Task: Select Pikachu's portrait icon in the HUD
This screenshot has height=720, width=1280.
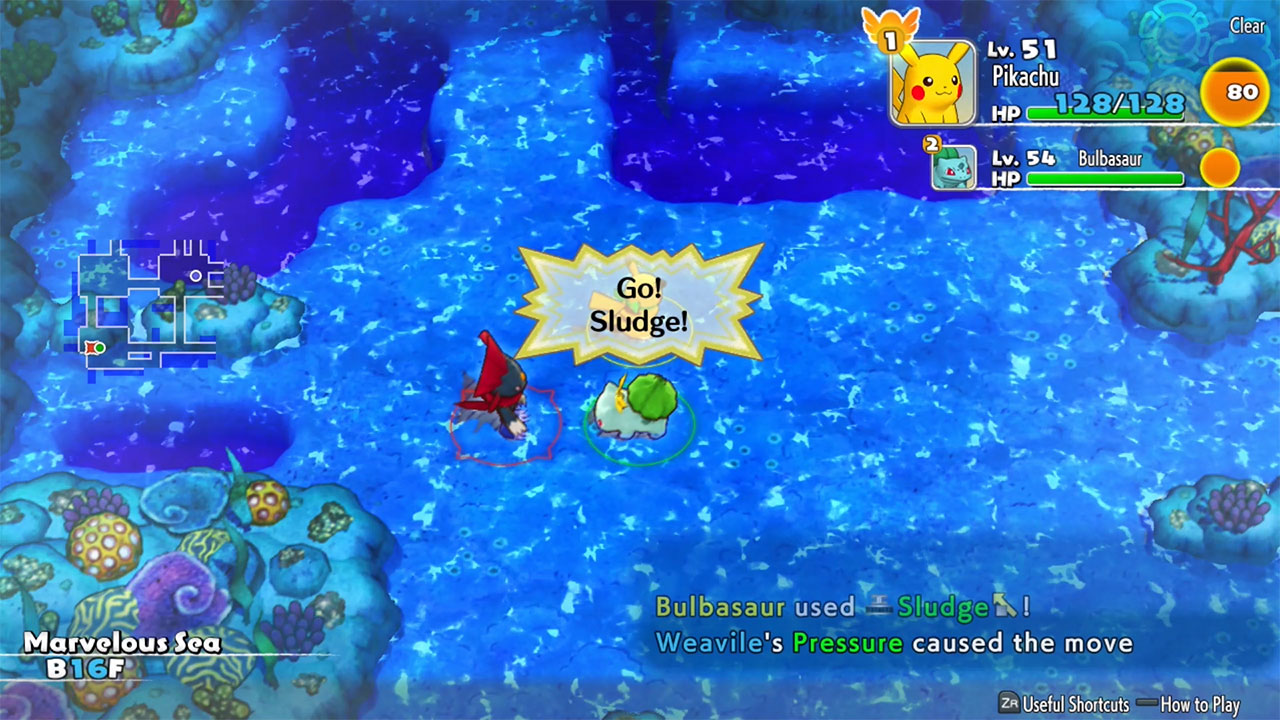Action: point(933,81)
